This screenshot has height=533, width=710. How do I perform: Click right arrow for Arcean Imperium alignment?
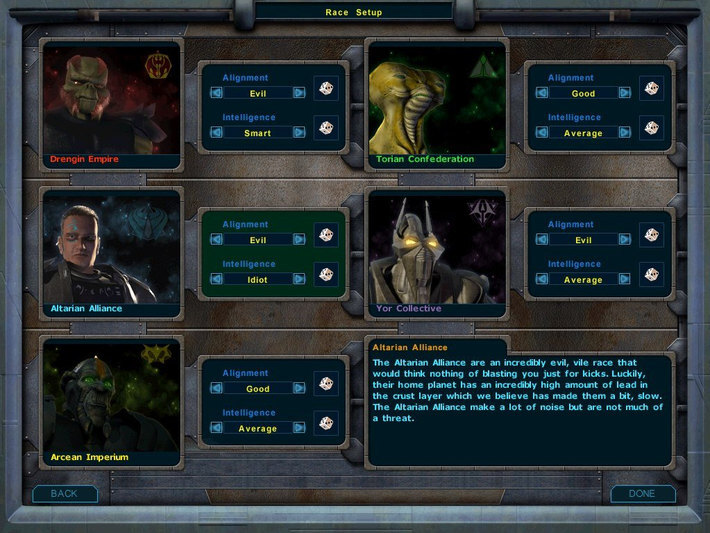pos(299,388)
